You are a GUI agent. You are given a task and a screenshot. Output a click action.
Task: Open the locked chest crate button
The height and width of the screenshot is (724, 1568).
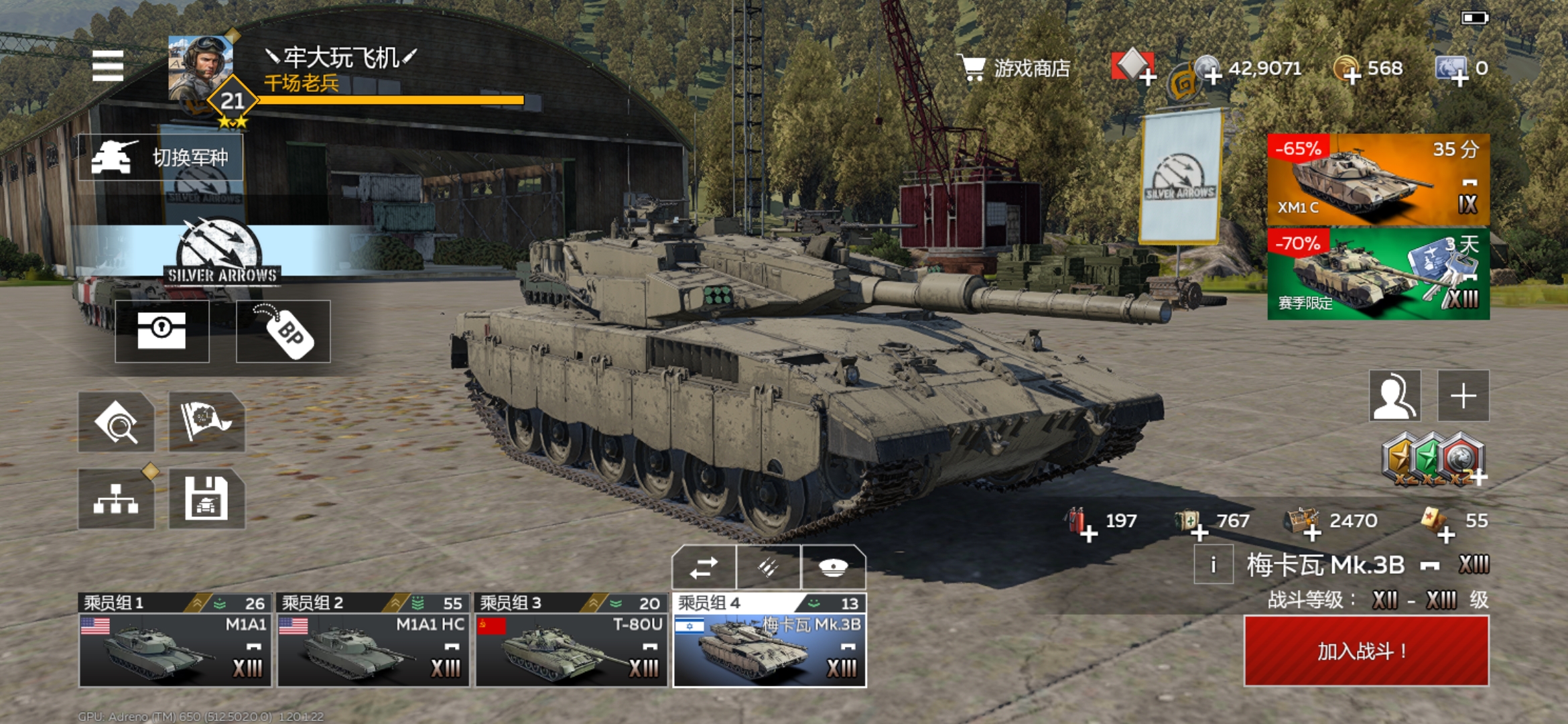pos(161,331)
